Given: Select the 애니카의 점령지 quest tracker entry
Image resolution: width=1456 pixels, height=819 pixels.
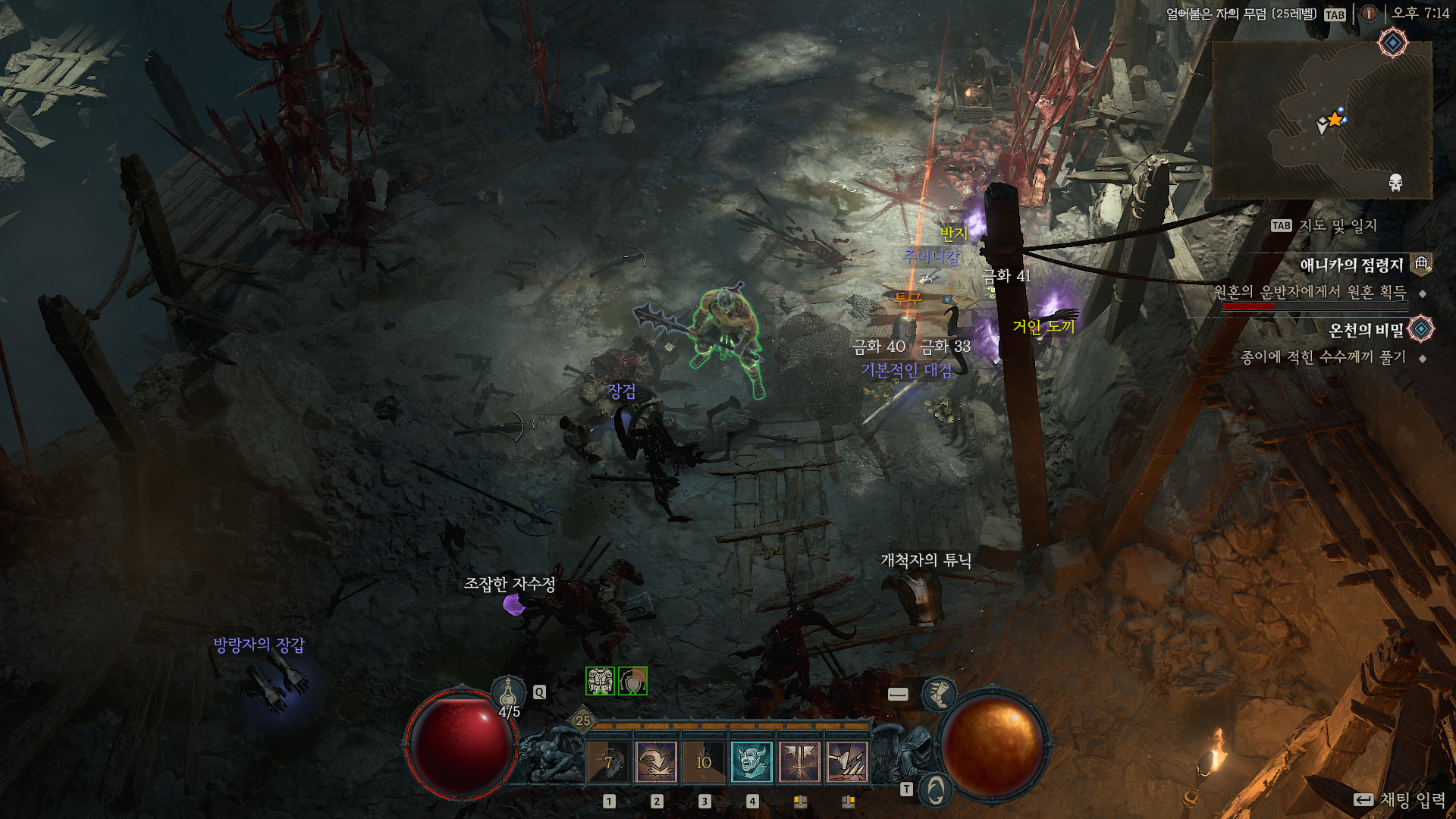Looking at the screenshot, I should (x=1351, y=265).
